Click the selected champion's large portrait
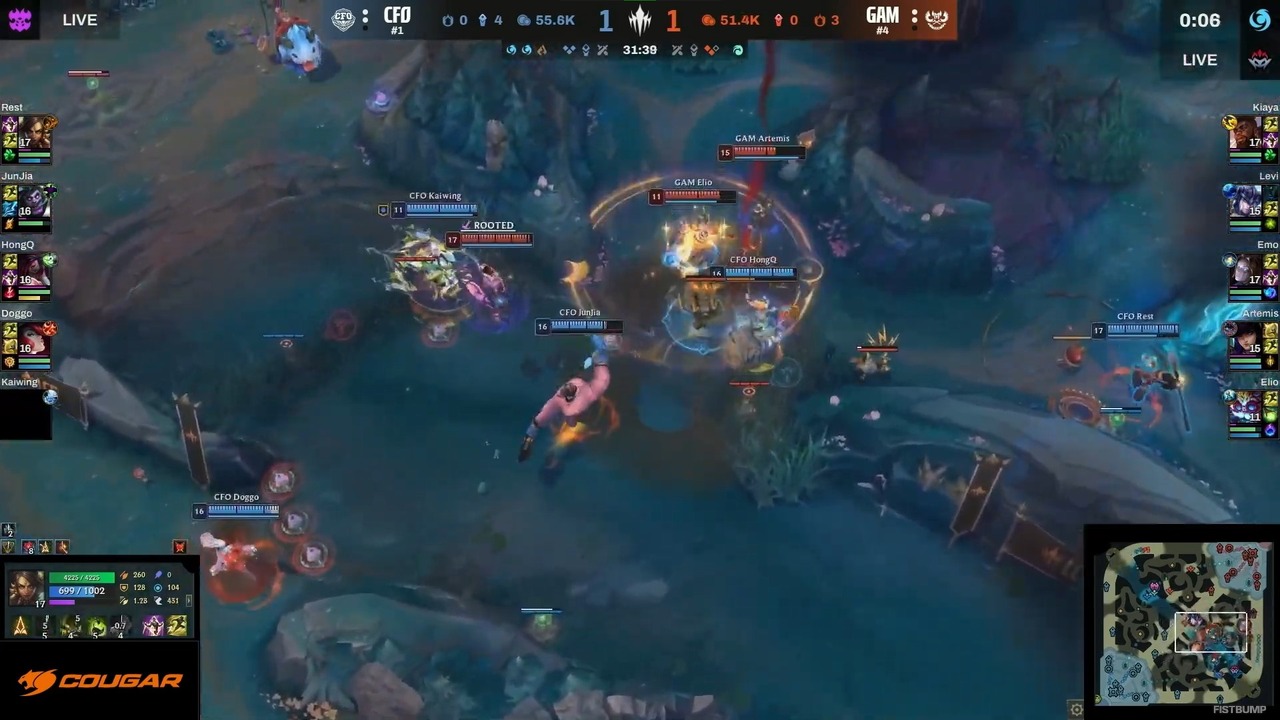Screen dimensions: 1280x720 click(26, 588)
